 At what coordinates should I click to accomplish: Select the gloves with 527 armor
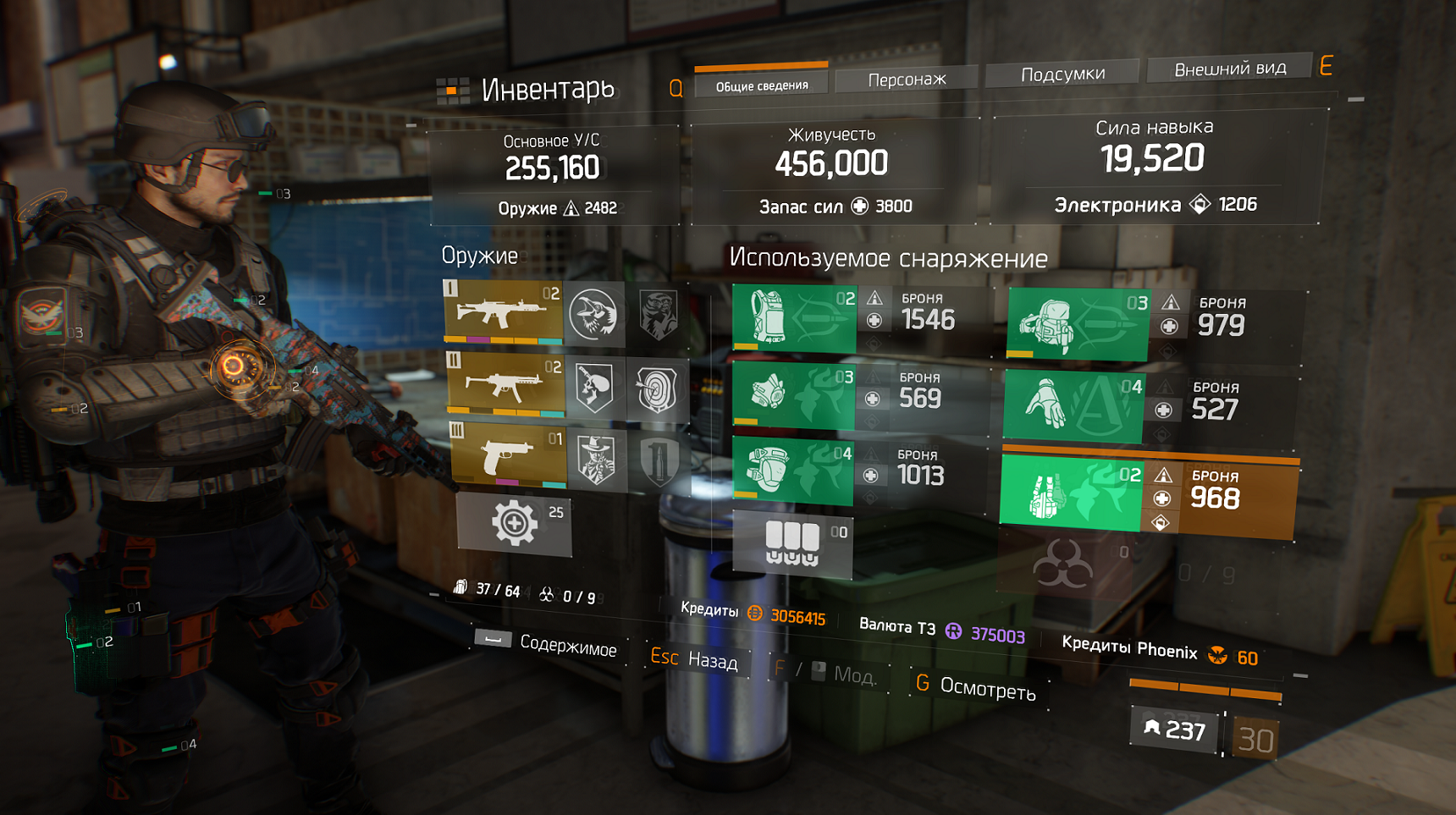tap(1073, 406)
